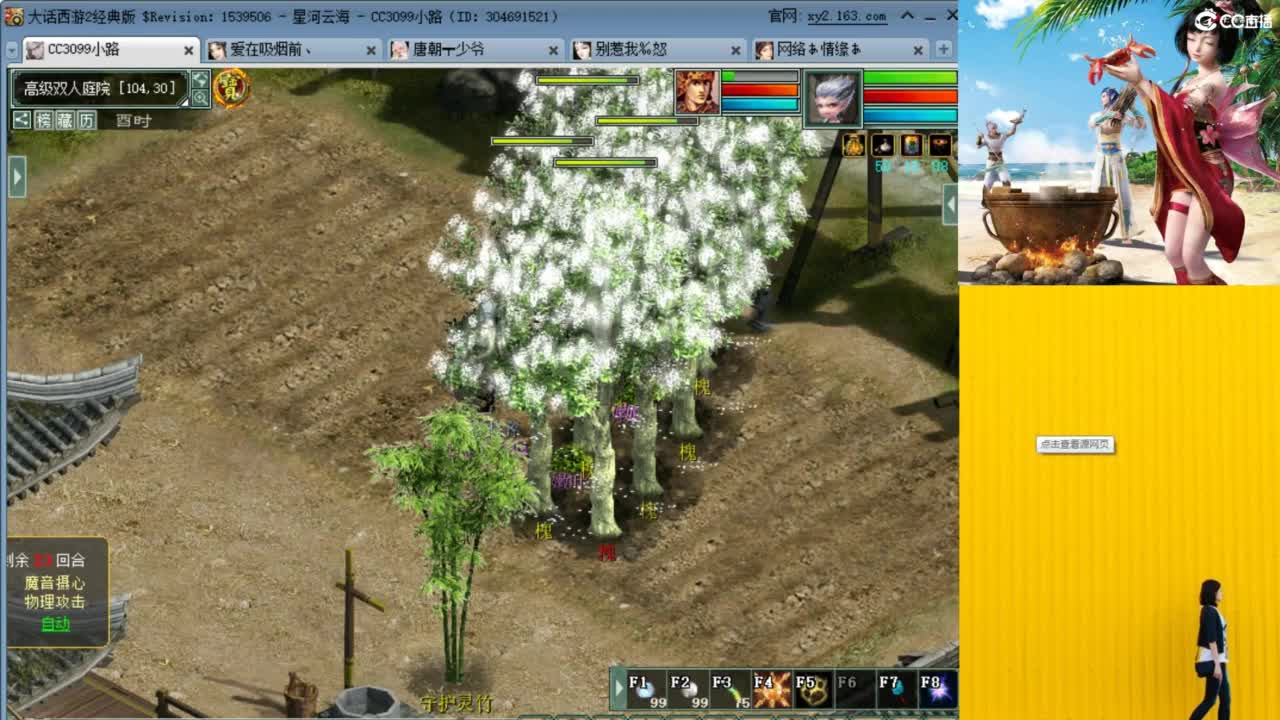
Task: Expand the right edge panel arrow
Action: pyautogui.click(x=952, y=204)
